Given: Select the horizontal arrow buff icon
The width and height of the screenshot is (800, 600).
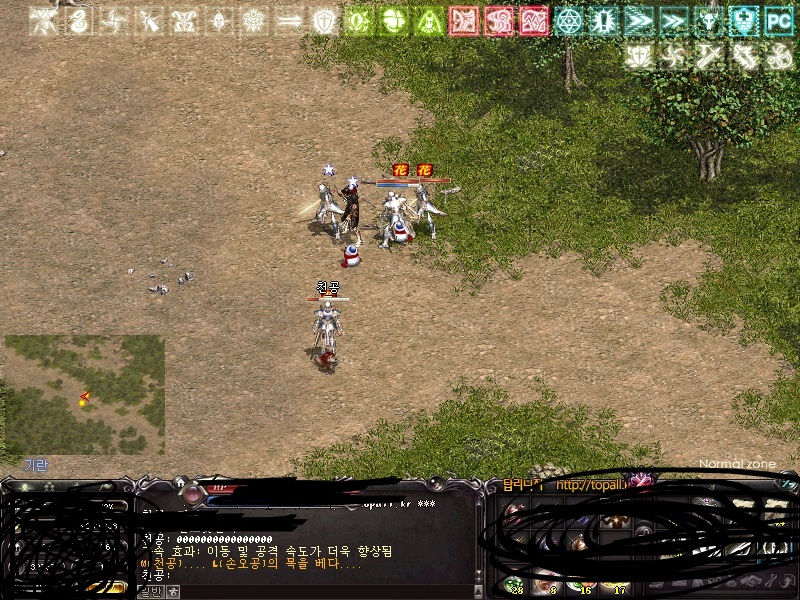Looking at the screenshot, I should [x=288, y=20].
